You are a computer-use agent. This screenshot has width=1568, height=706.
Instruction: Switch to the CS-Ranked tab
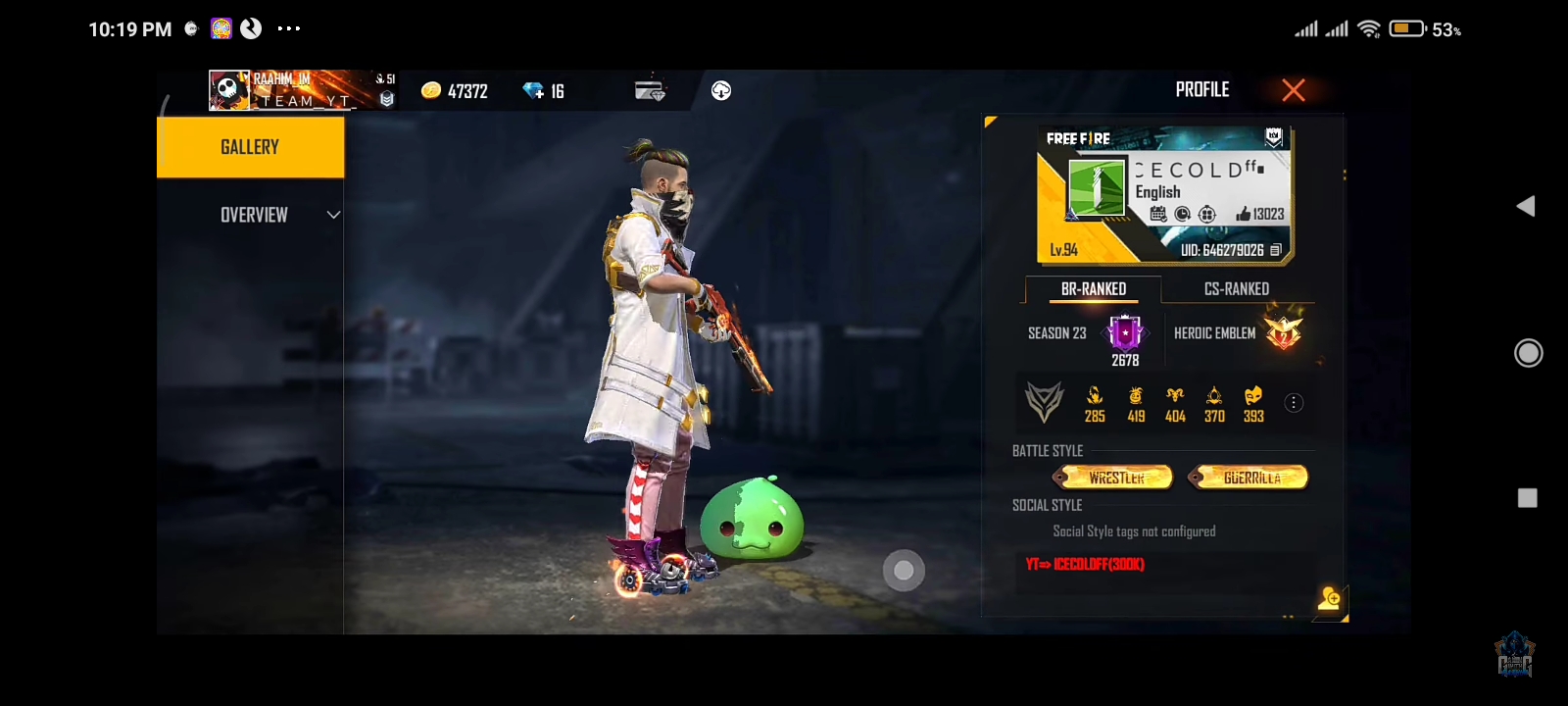tap(1236, 289)
